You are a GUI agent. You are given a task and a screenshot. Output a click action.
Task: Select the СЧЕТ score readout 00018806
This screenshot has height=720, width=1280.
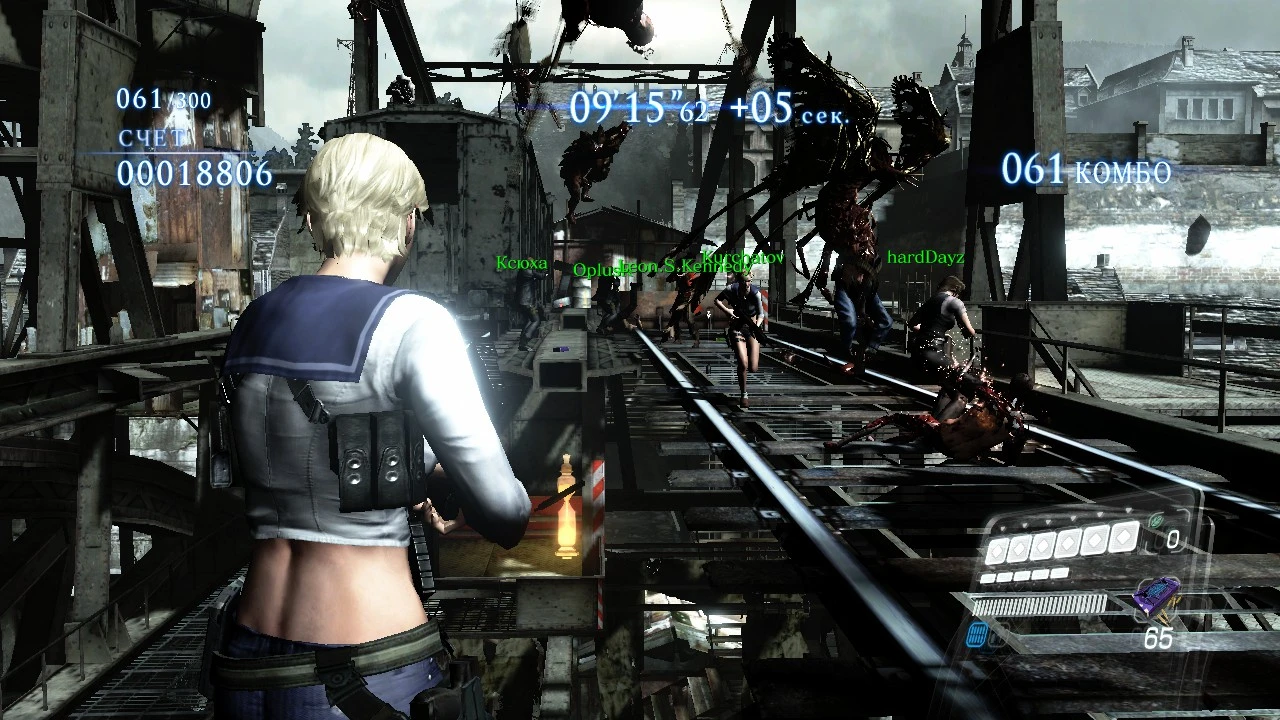pos(193,173)
